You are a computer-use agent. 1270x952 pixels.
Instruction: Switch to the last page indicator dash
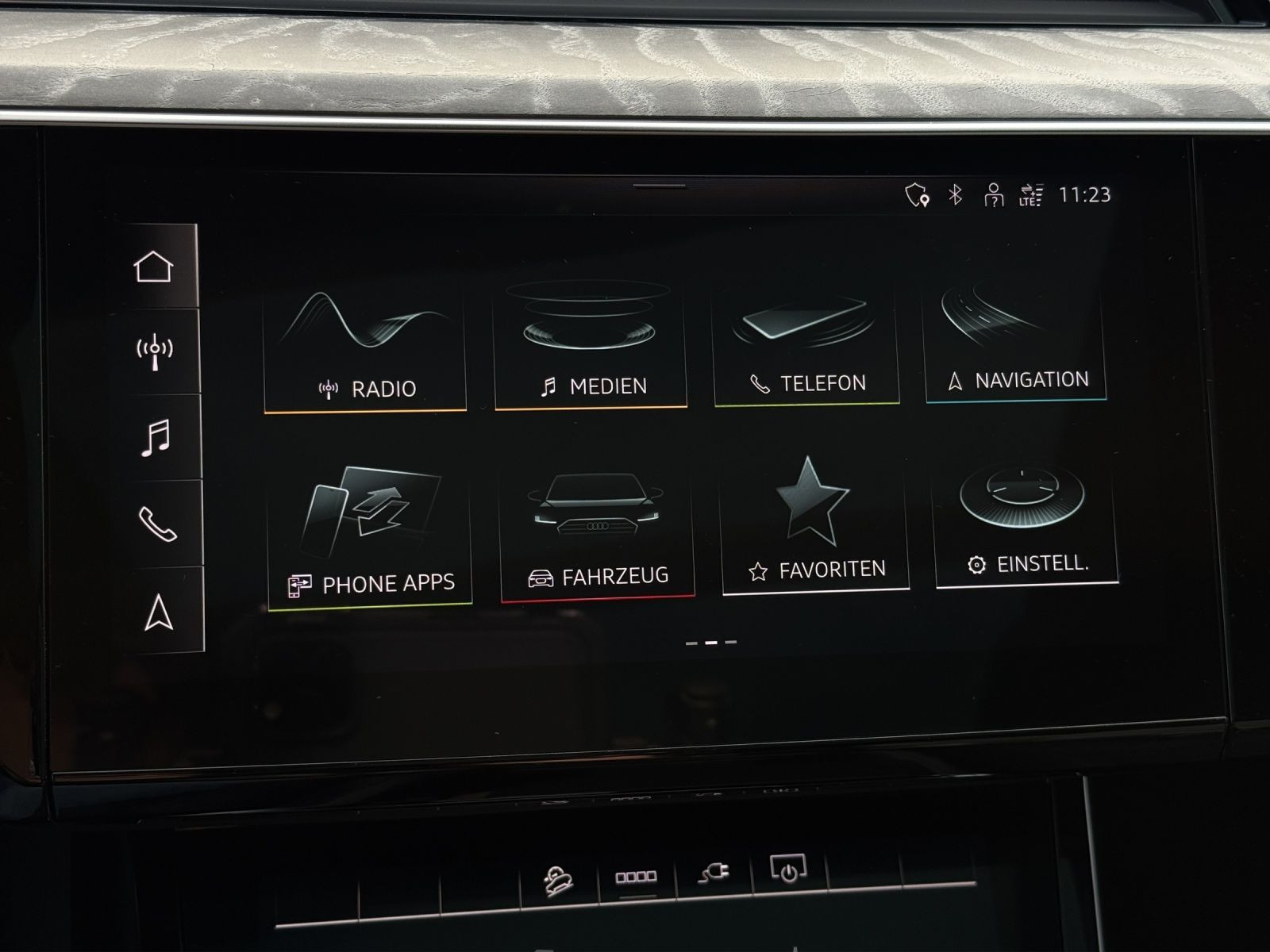click(730, 643)
